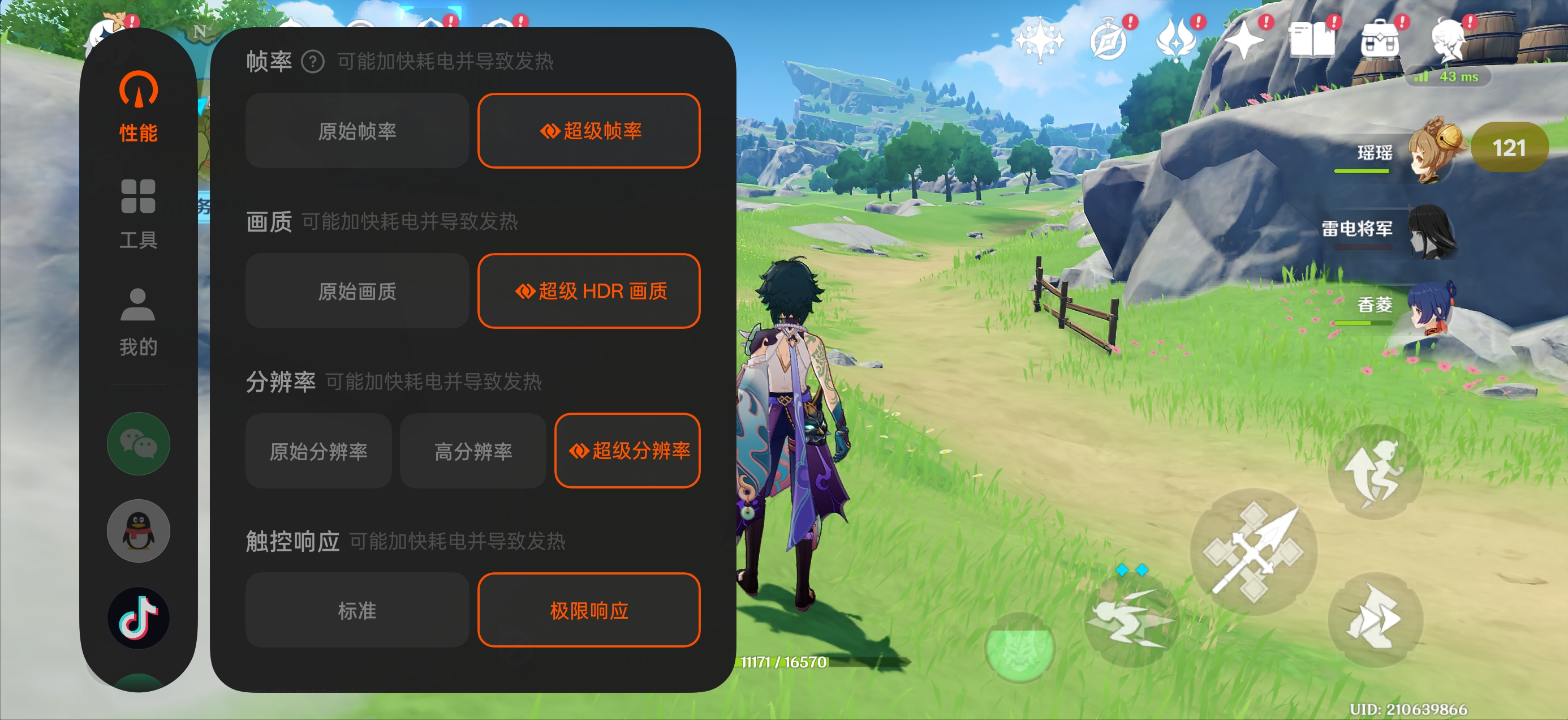Enable 超级 HDR 画质 option

tap(589, 291)
